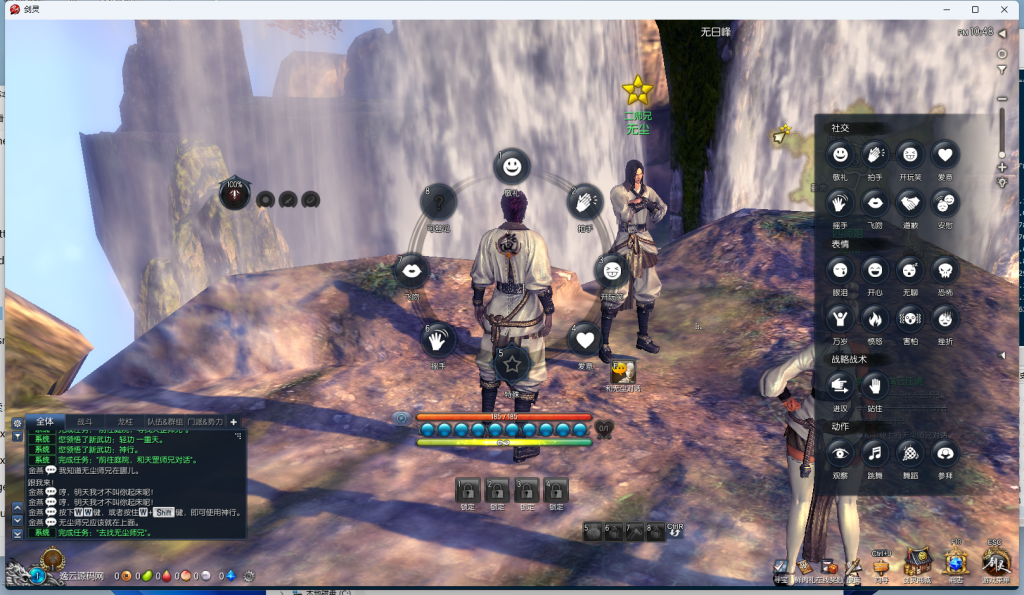This screenshot has width=1024, height=595.
Task: Perform the 跳舞 music note action
Action: [x=875, y=453]
